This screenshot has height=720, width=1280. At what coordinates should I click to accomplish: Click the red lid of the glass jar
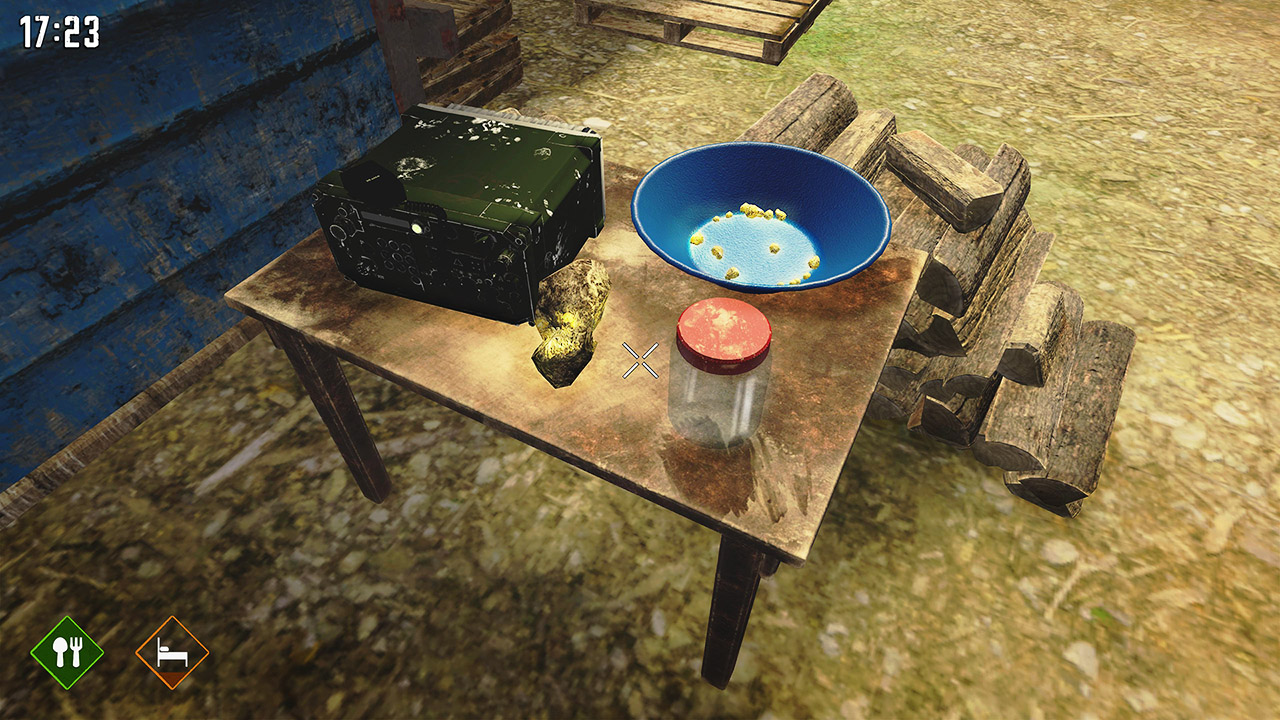tap(722, 330)
